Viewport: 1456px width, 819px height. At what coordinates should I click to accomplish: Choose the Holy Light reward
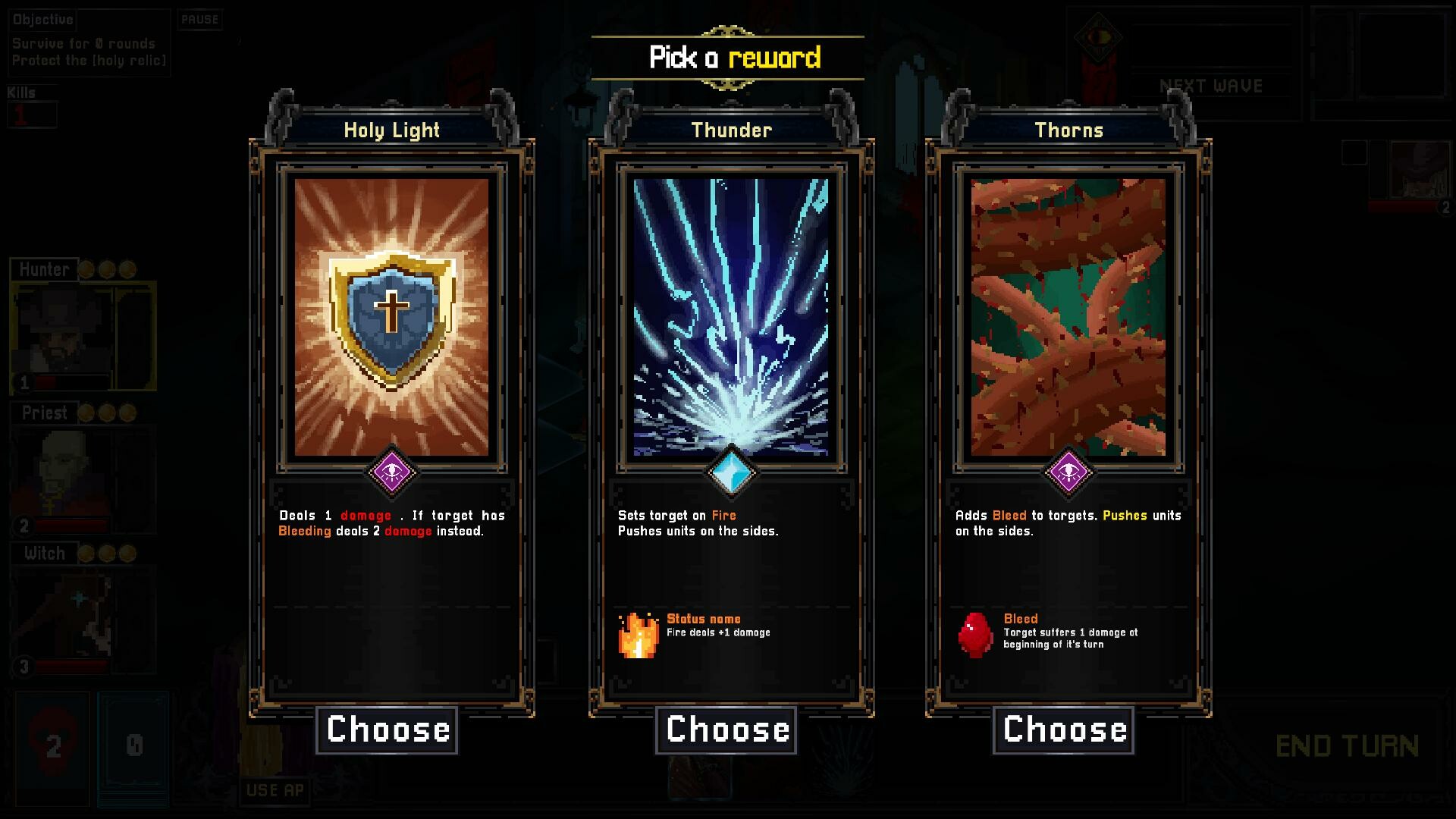pyautogui.click(x=387, y=729)
